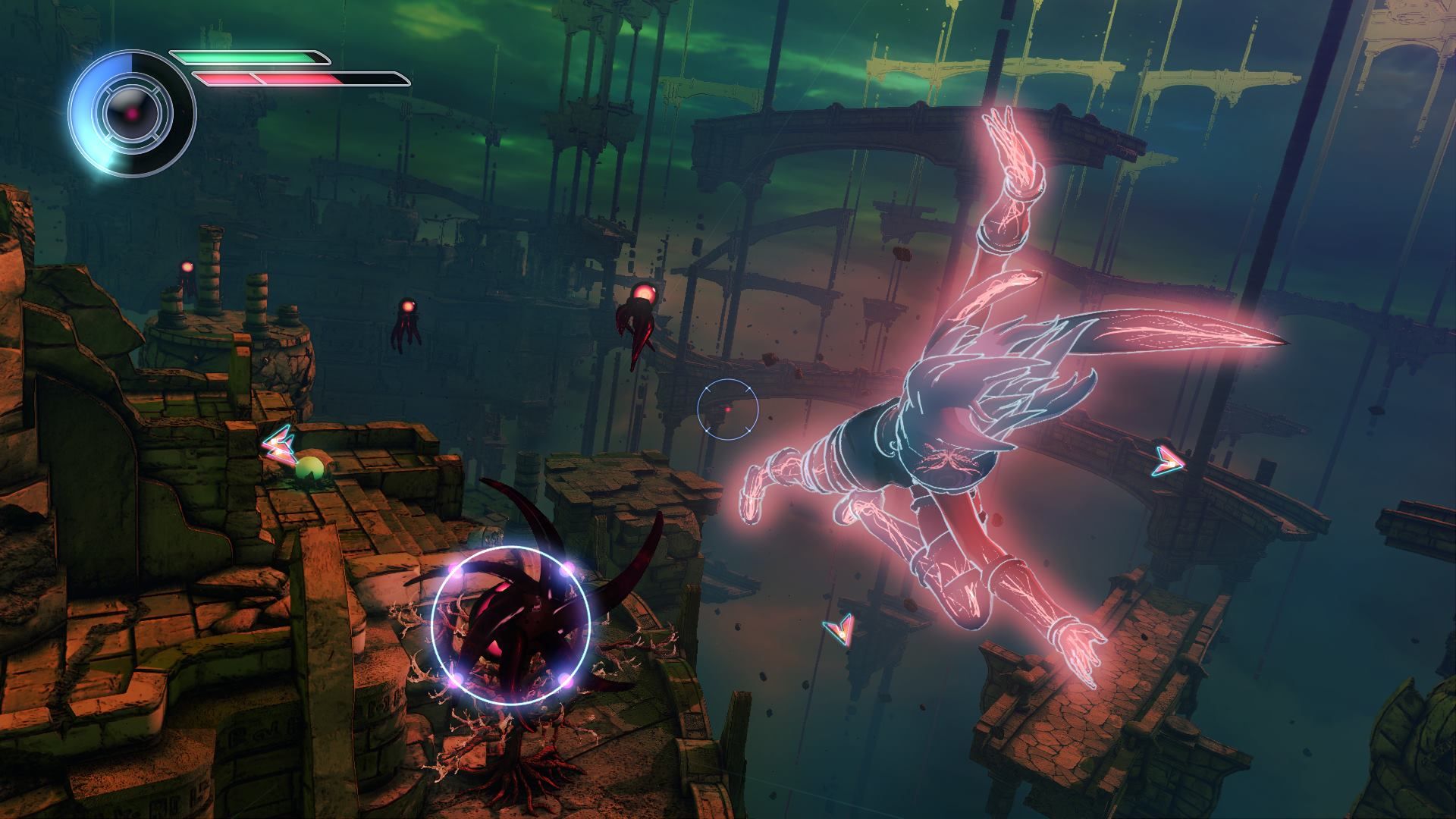The height and width of the screenshot is (819, 1456).
Task: Click the downward-pointing enemy indicator arrow
Action: pyautogui.click(x=839, y=628)
